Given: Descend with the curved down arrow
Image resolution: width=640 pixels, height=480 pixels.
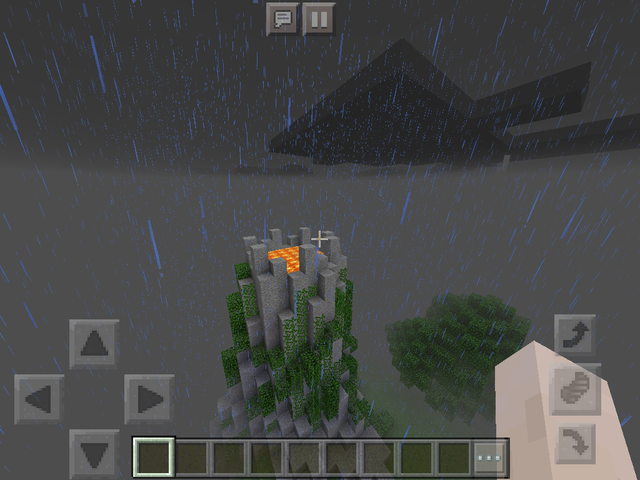Looking at the screenshot, I should point(577,442).
